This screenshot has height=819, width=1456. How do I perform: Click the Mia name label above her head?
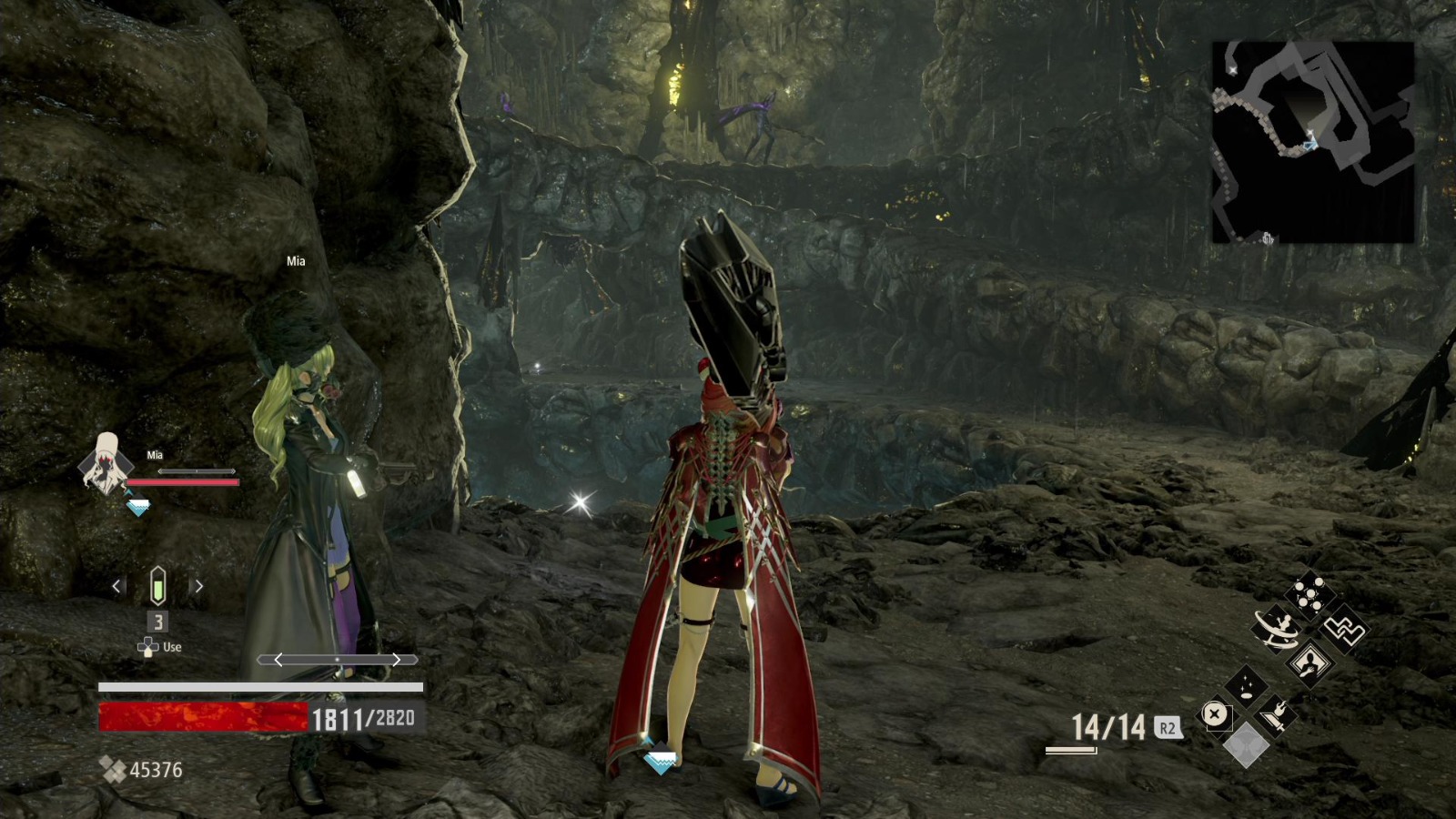point(296,260)
